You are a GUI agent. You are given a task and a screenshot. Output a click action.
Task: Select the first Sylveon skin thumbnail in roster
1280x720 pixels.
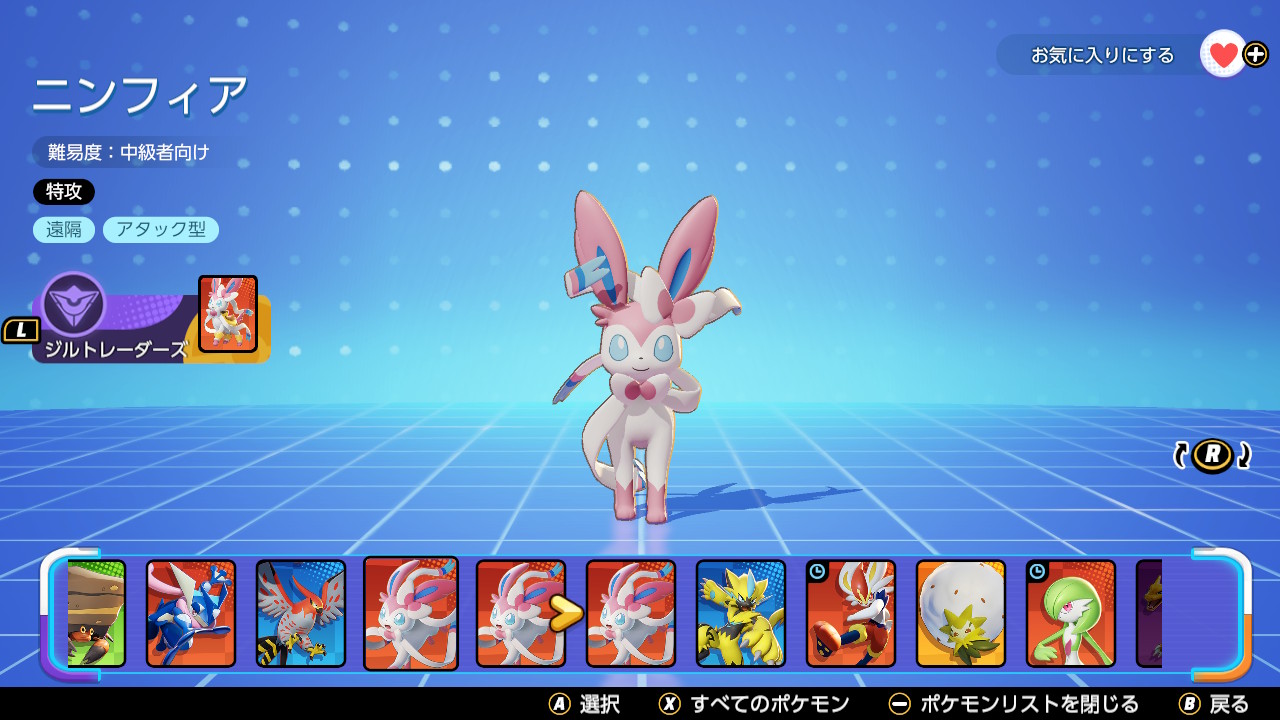pyautogui.click(x=408, y=613)
